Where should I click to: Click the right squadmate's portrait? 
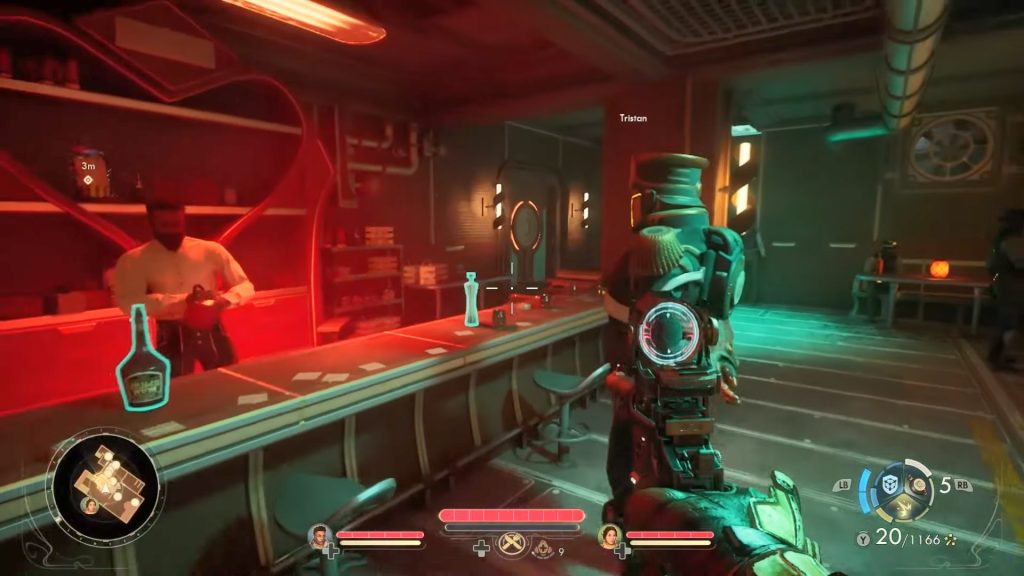610,537
